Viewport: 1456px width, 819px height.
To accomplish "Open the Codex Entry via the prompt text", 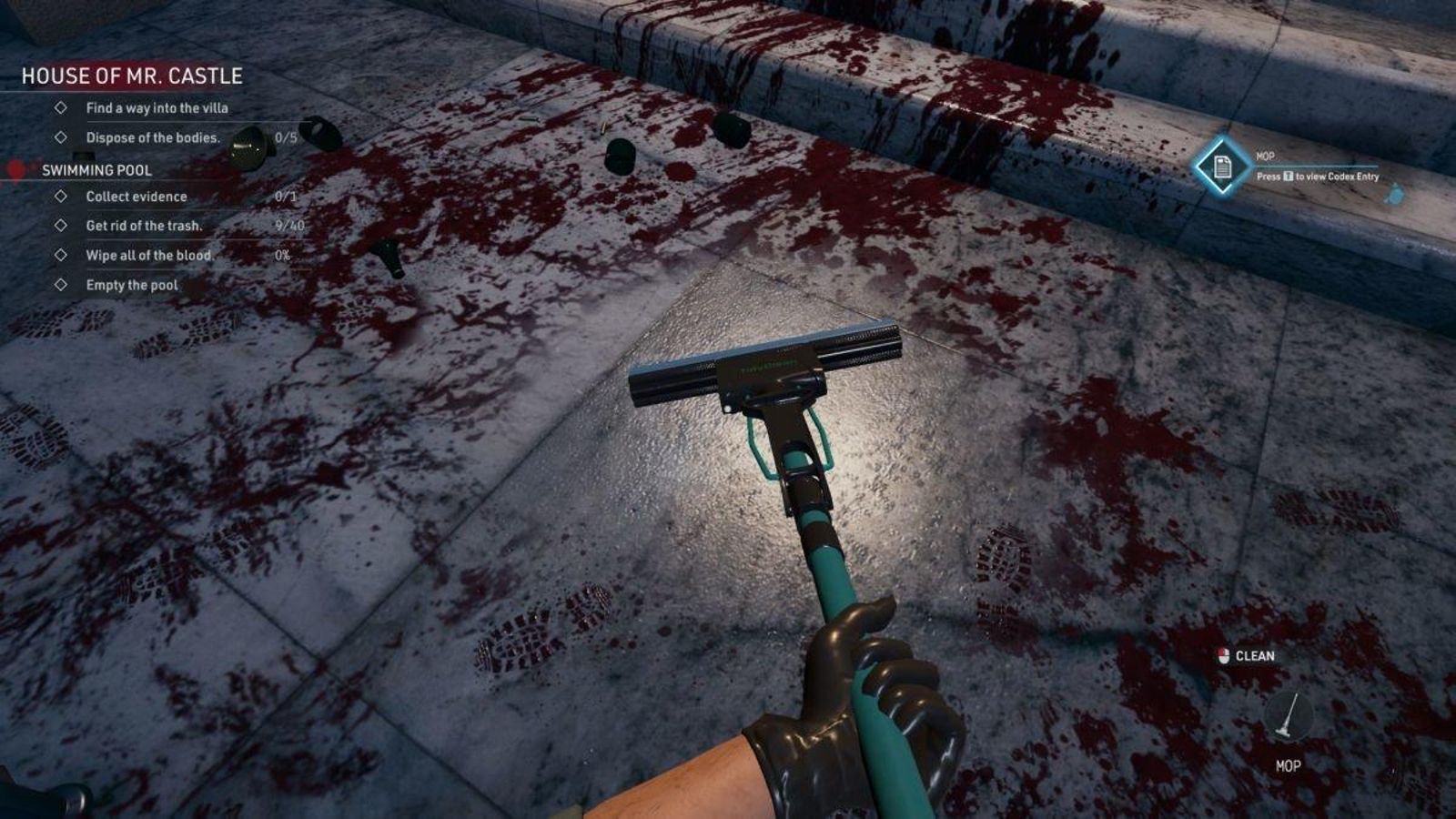I will click(1317, 175).
